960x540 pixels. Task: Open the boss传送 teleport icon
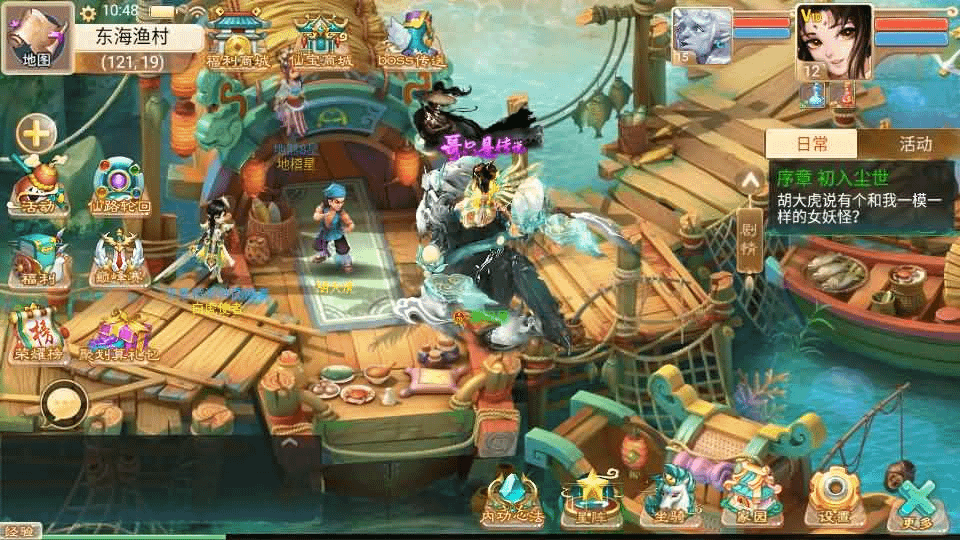(411, 42)
